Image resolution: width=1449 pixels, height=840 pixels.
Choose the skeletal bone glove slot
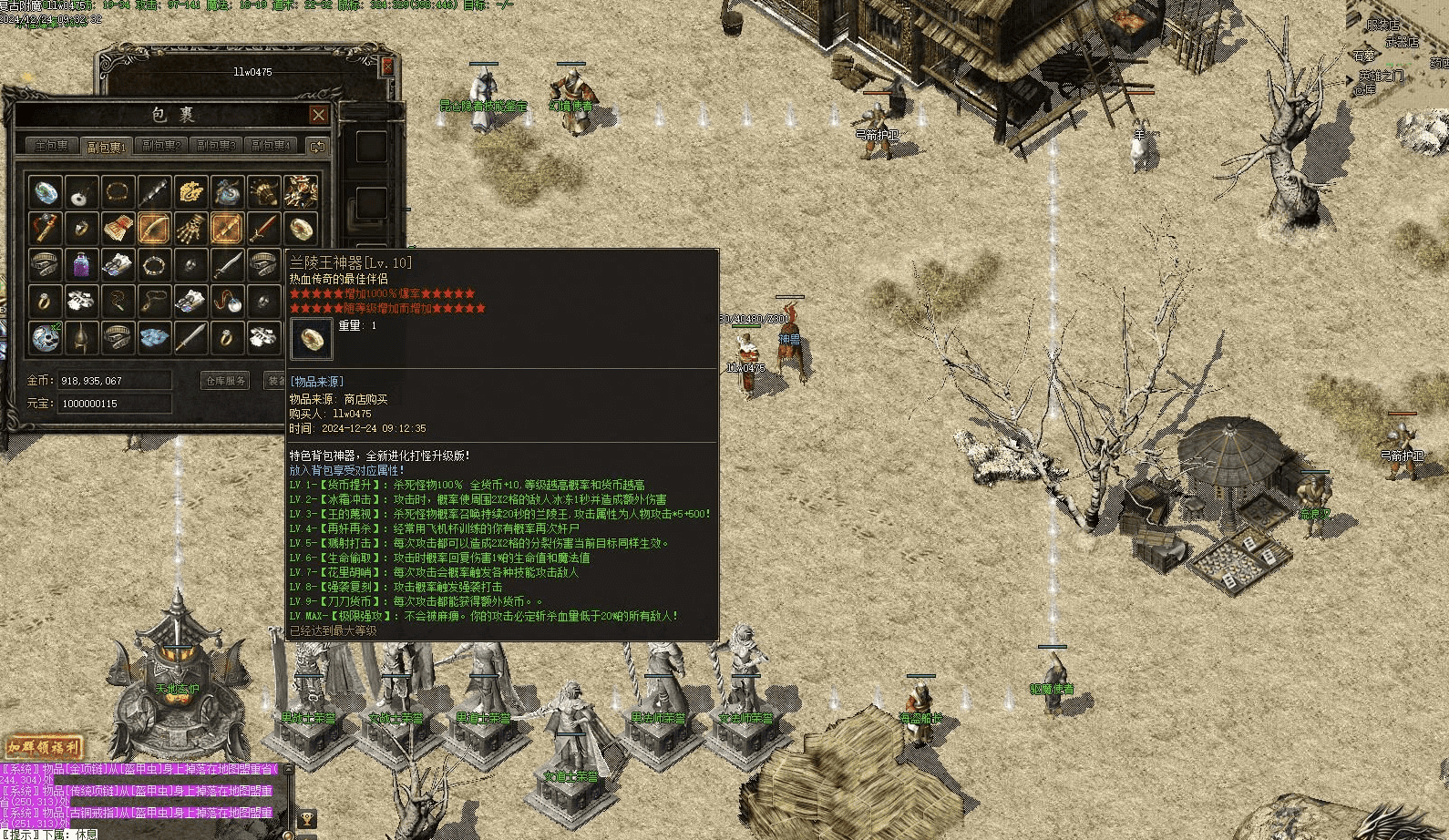tap(190, 229)
